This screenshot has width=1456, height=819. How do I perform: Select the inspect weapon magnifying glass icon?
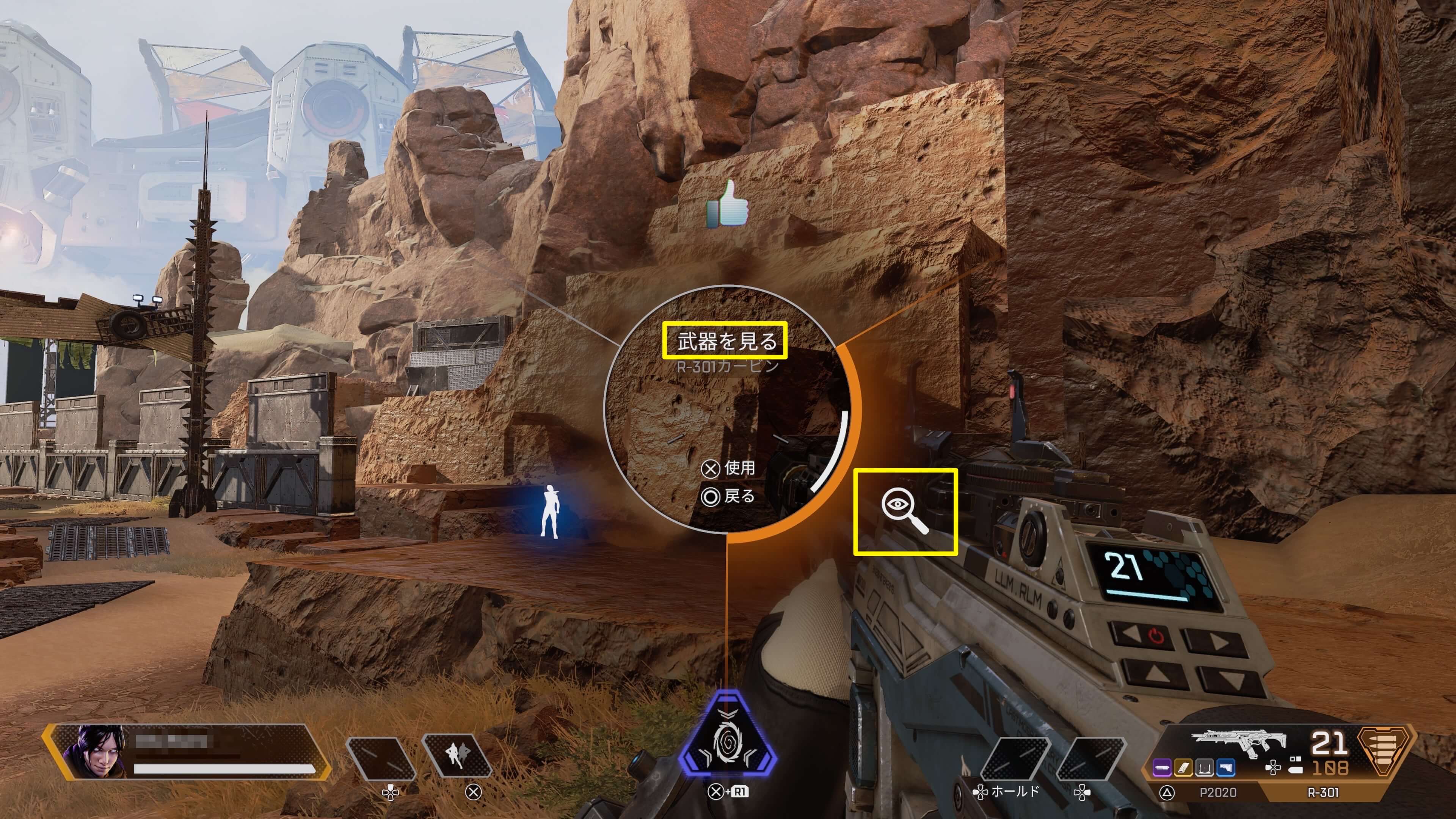tap(905, 511)
